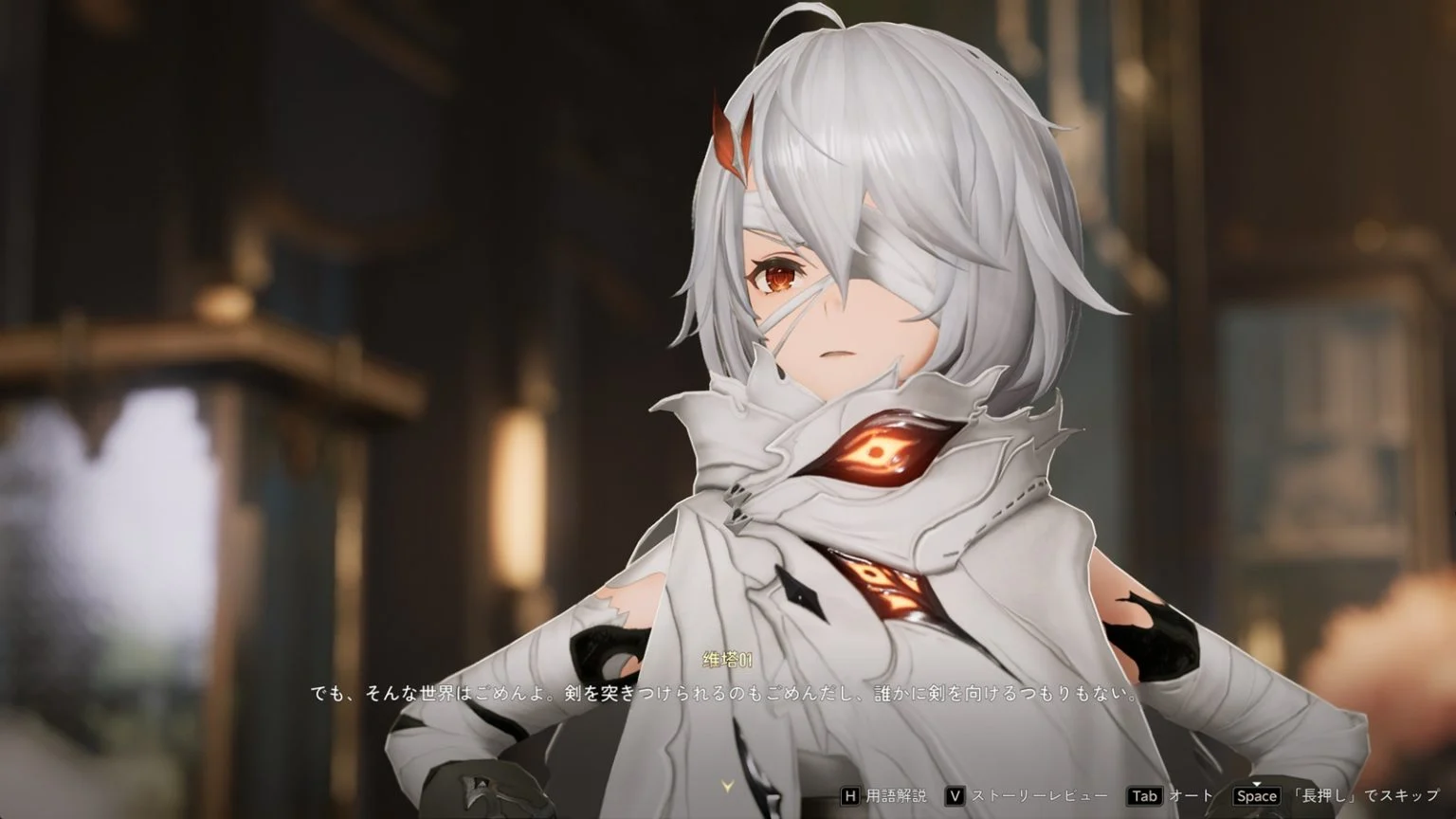Click the Space key hint badge

(1257, 796)
